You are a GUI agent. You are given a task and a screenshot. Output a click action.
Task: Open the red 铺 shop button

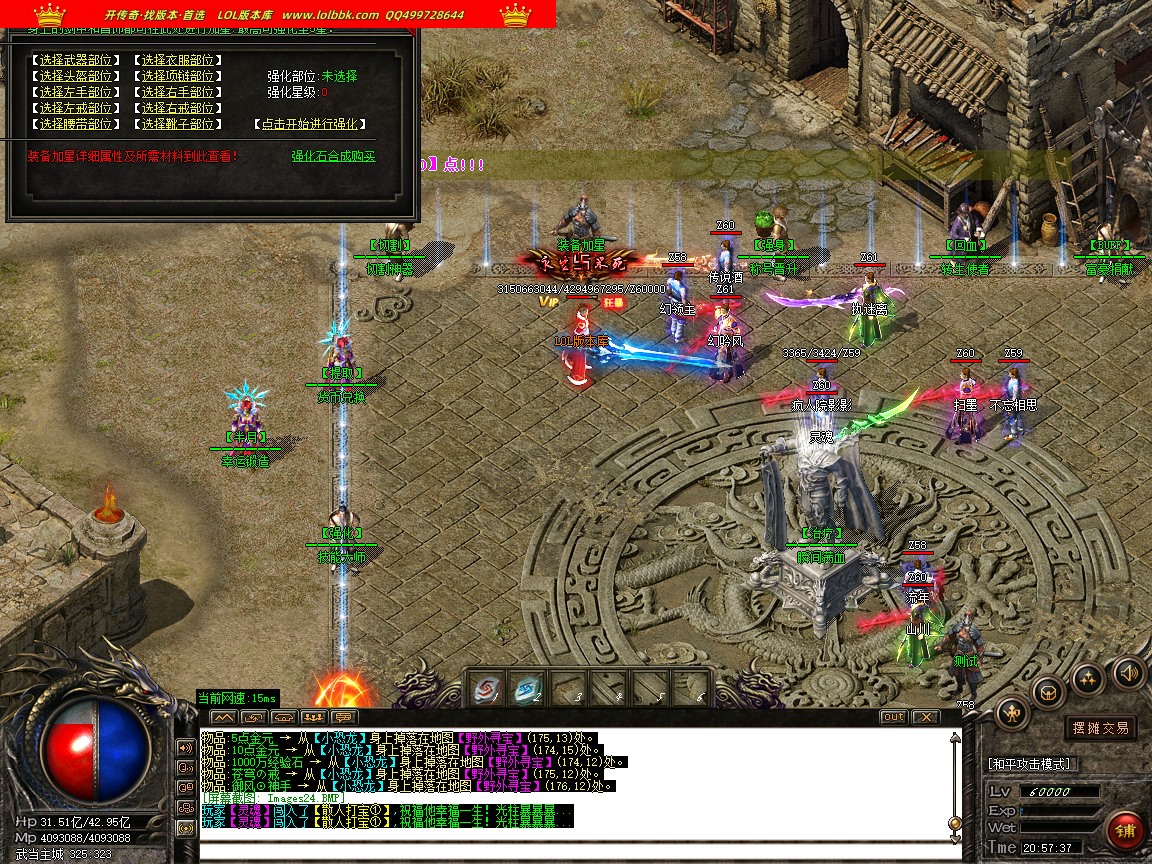pyautogui.click(x=1126, y=831)
